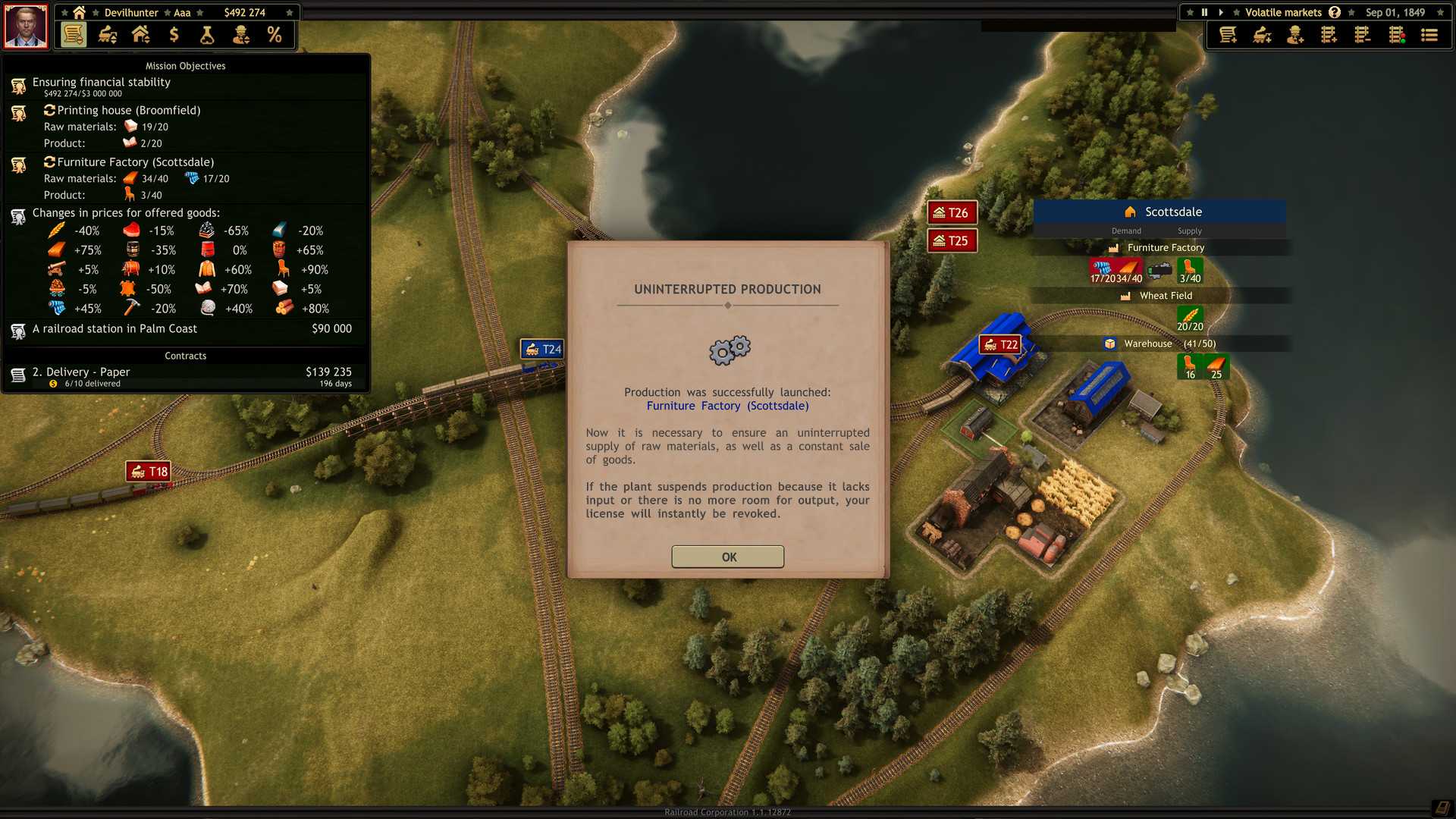Click the remove track icon
Screen dimensions: 1456x819
1363,35
